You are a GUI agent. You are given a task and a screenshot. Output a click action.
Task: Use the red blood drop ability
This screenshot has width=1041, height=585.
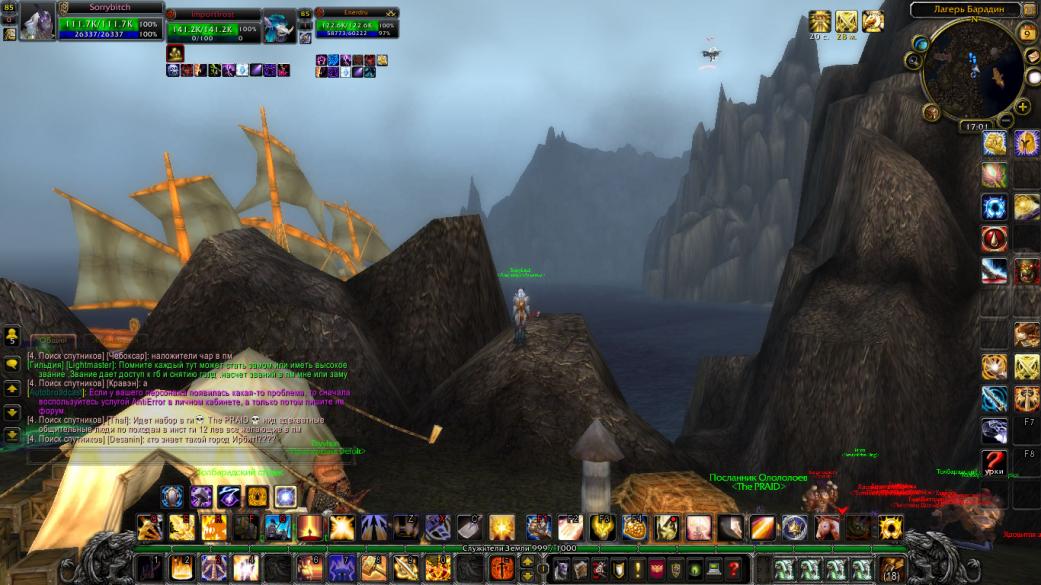tap(994, 238)
